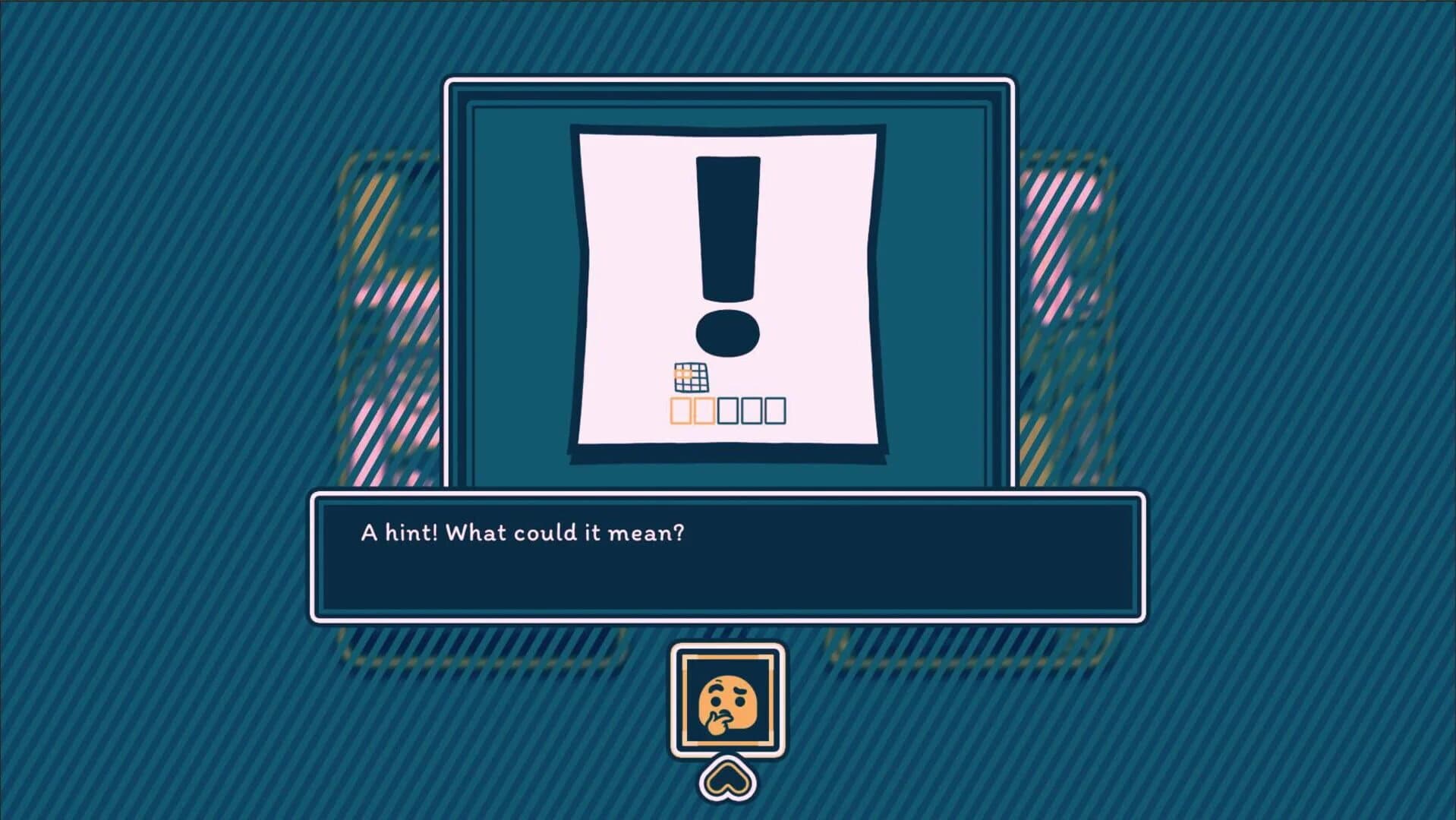Click the highlighted orange corner of the grid icon
The image size is (1456, 820).
point(682,374)
